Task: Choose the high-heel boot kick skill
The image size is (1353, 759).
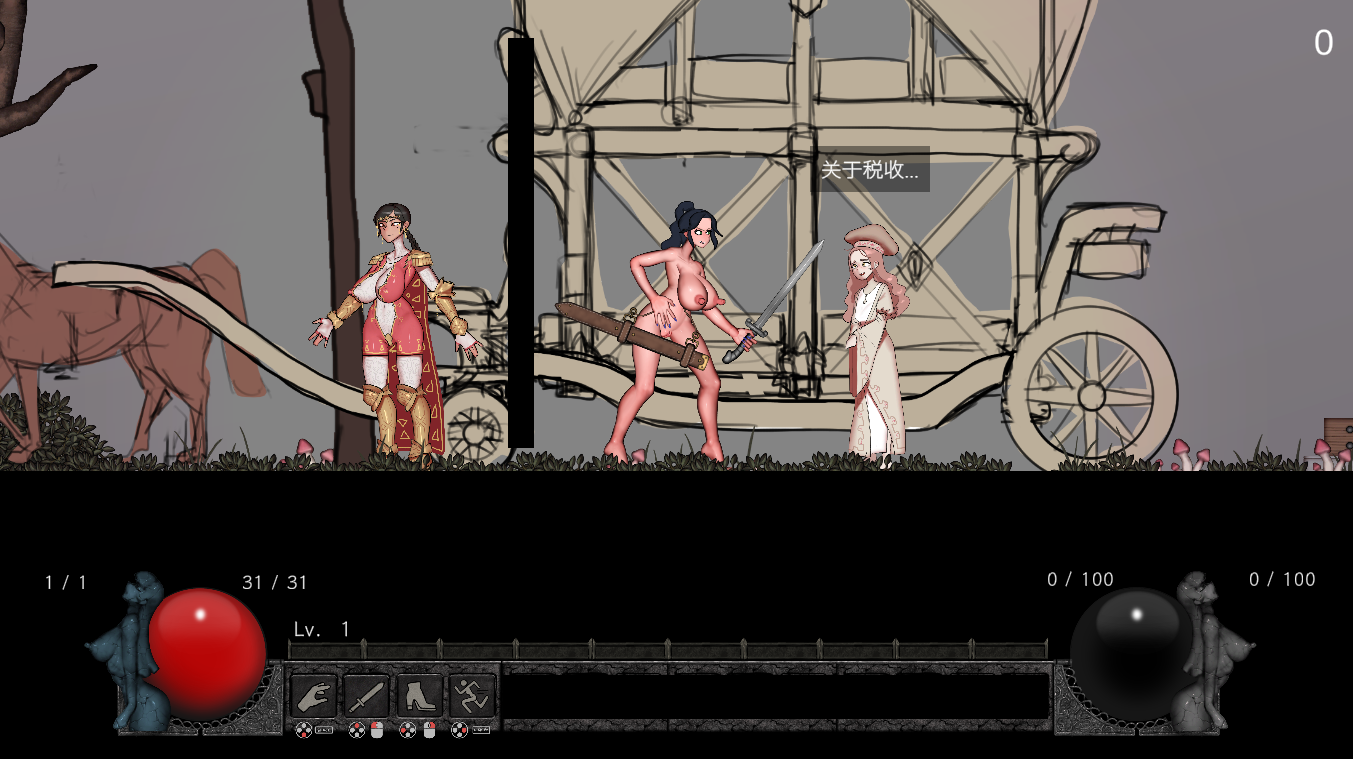Action: pyautogui.click(x=420, y=695)
